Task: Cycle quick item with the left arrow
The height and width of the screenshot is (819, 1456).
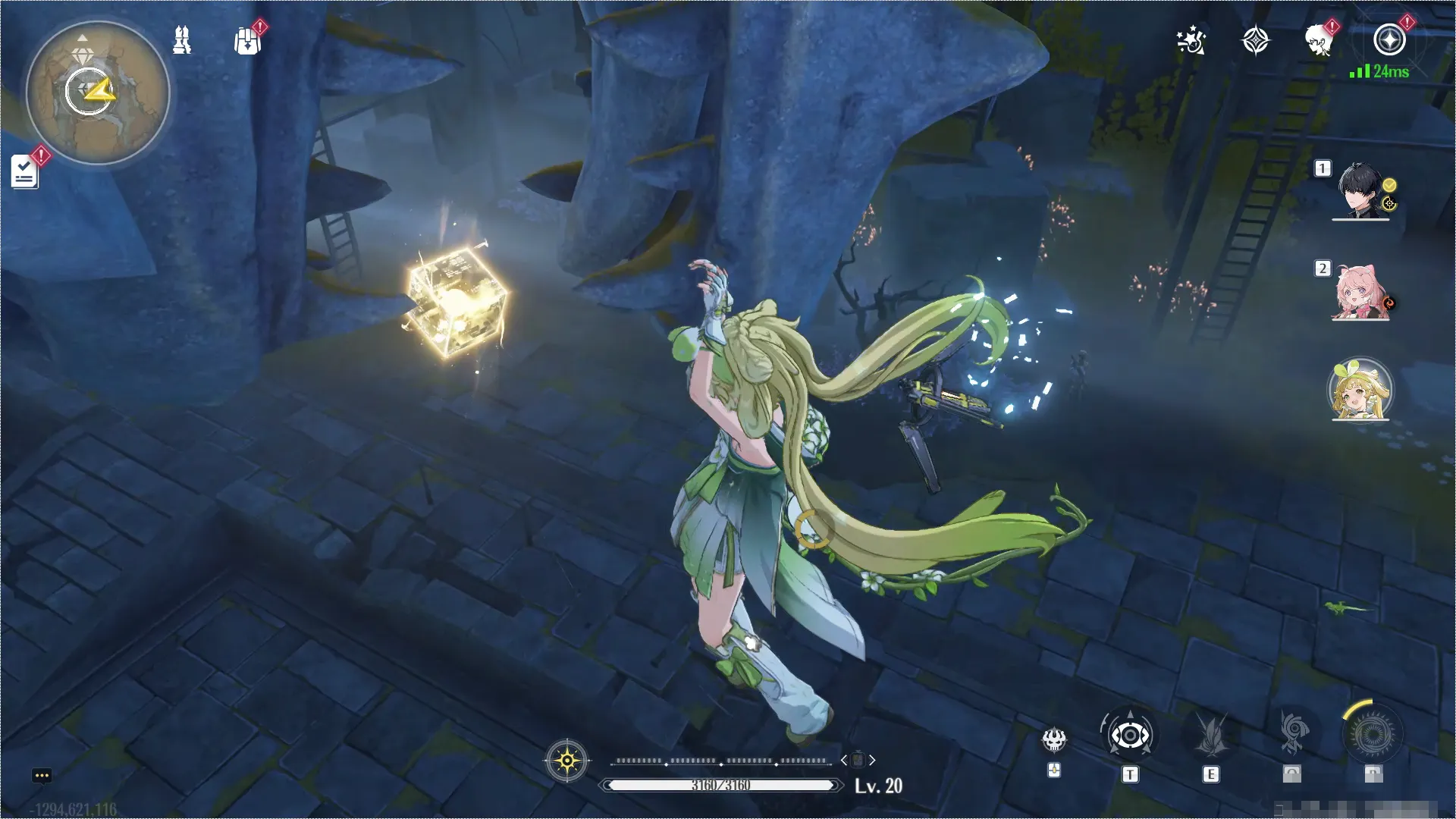Action: coord(844,760)
